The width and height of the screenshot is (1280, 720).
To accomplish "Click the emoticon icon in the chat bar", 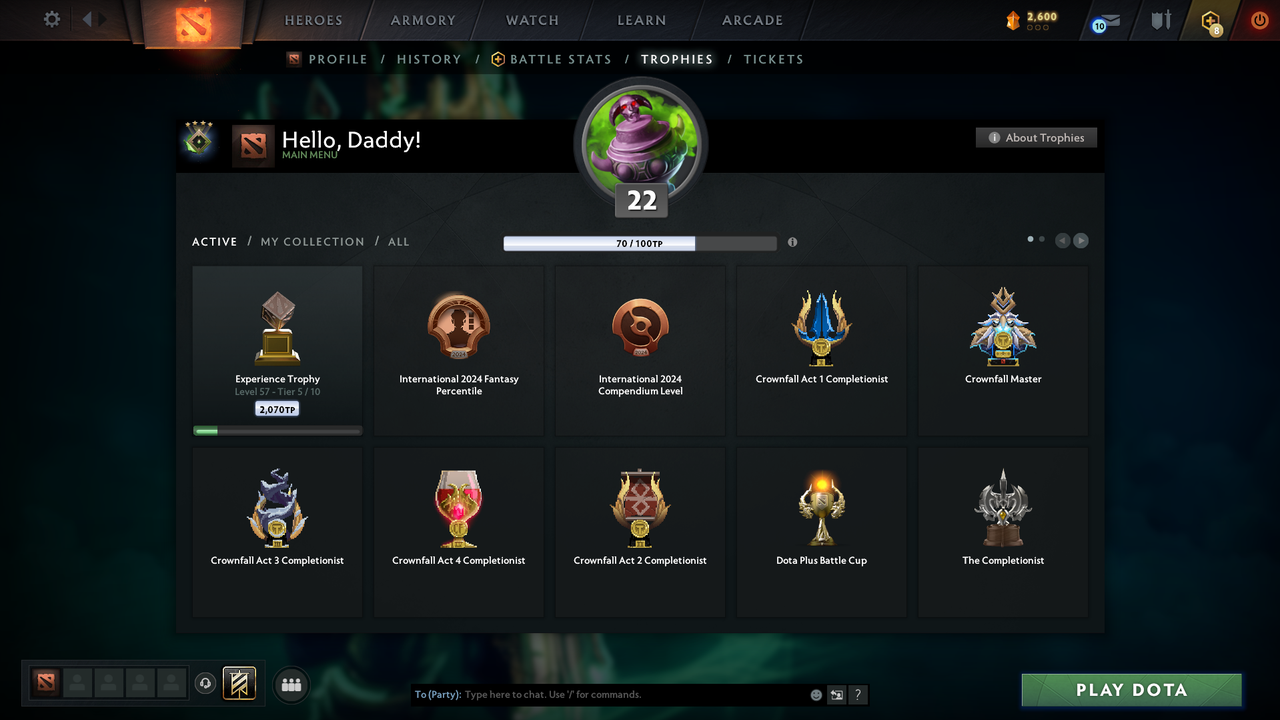I will pos(815,694).
